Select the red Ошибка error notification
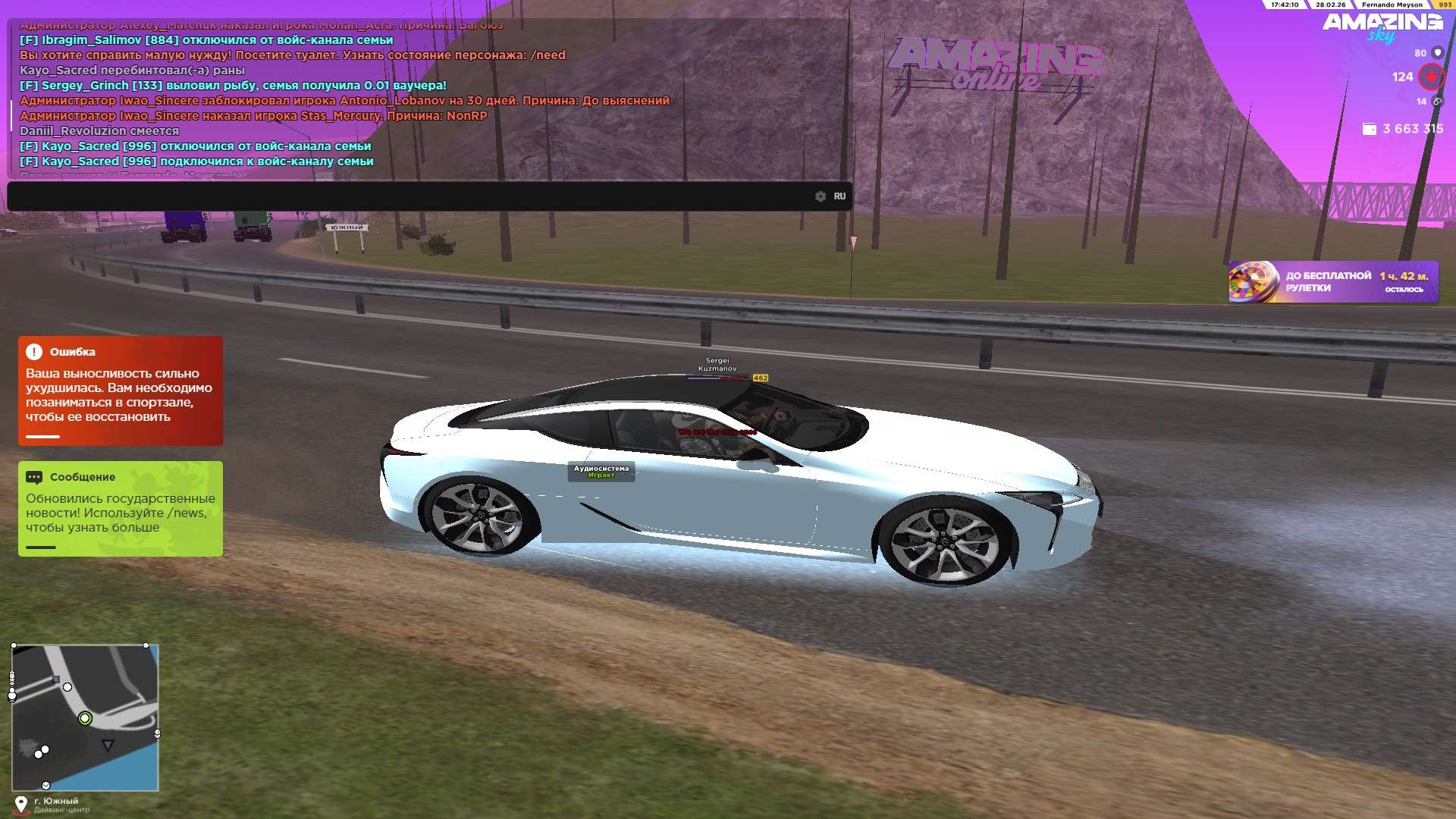This screenshot has width=1456, height=819. 121,391
